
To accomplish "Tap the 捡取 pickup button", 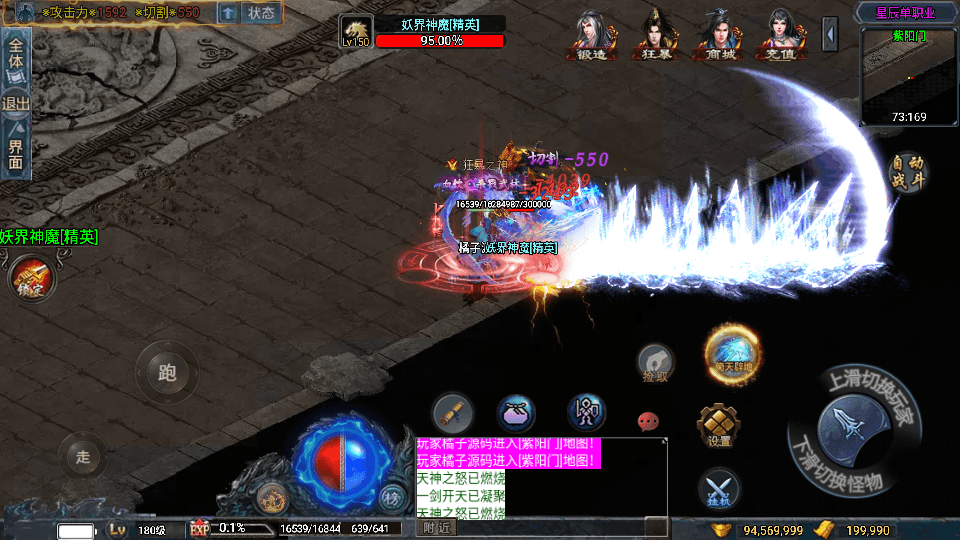I will [656, 362].
